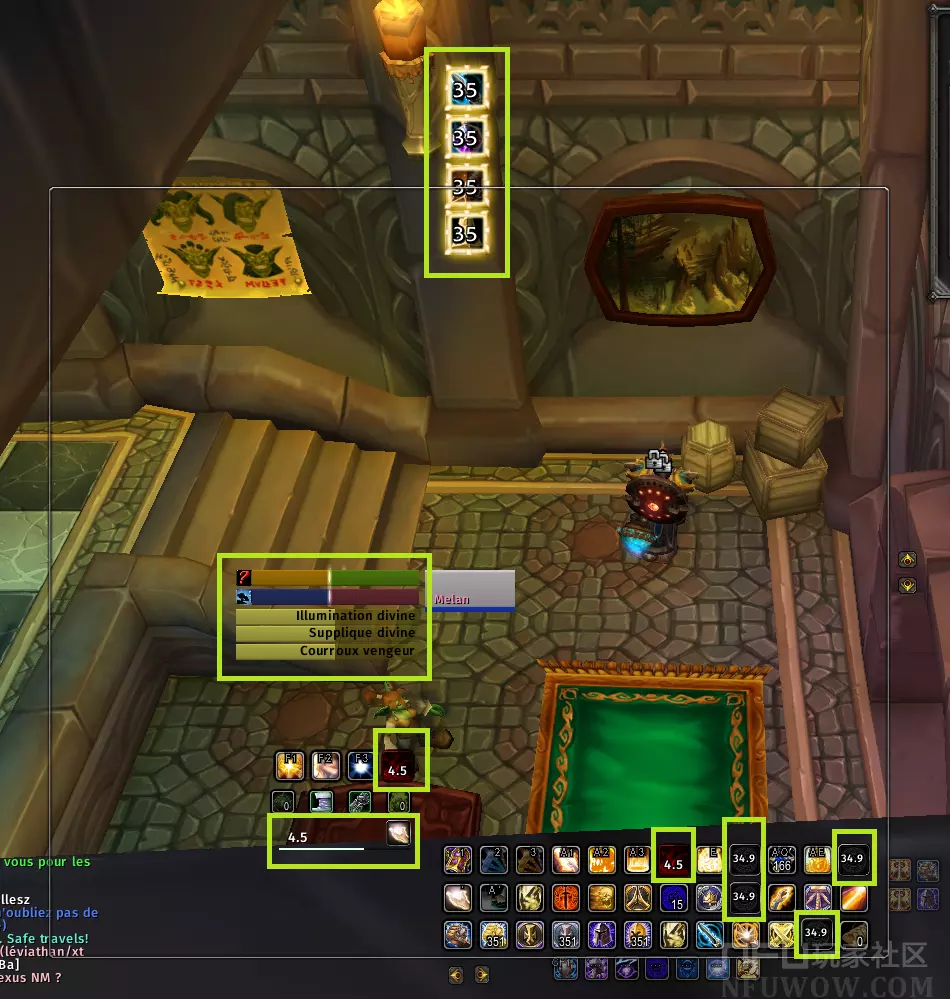Activate the ability in action slot 1

458,859
